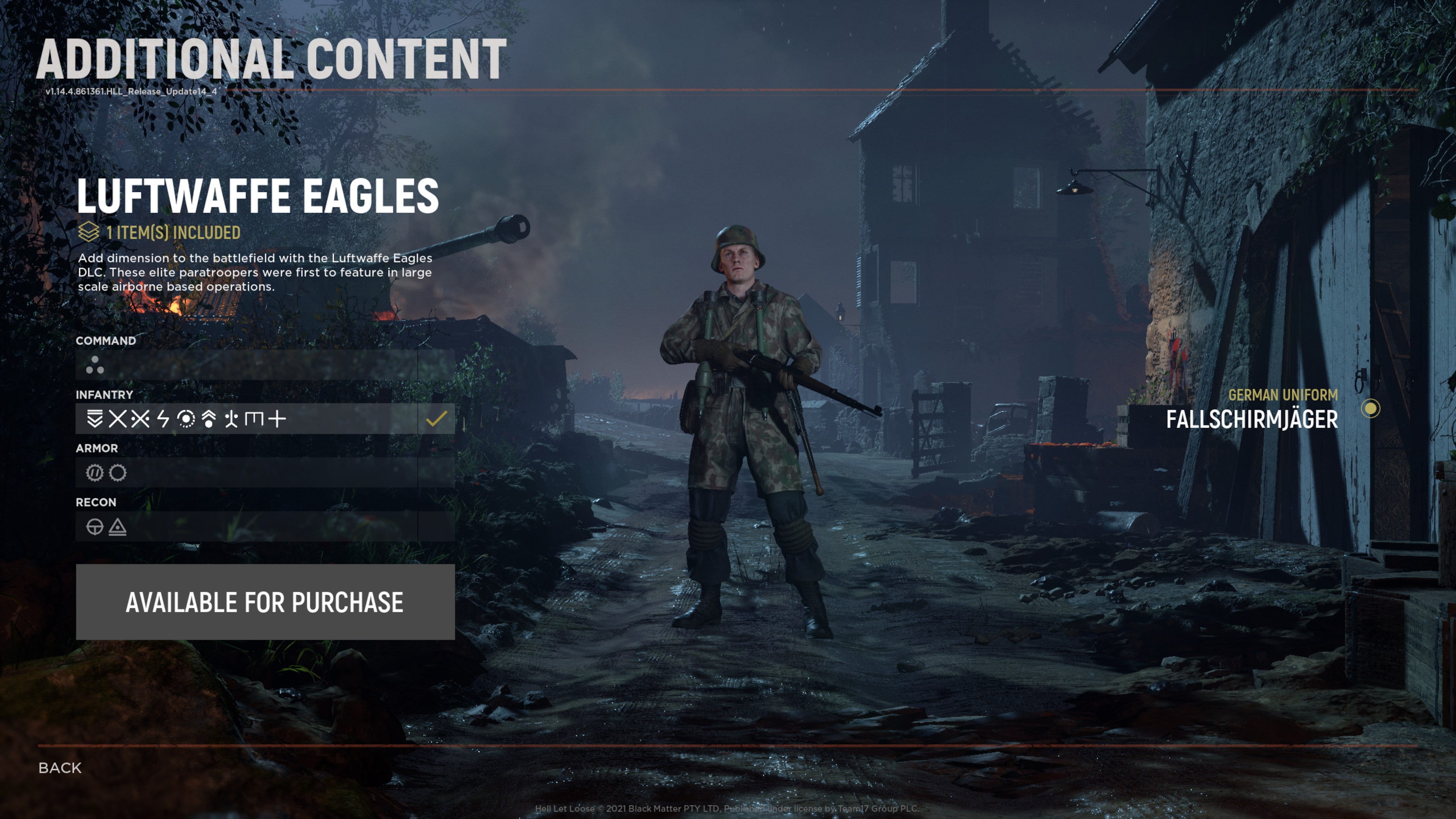The height and width of the screenshot is (819, 1456).
Task: Select the Officer role icon under Infantry
Action: [95, 419]
